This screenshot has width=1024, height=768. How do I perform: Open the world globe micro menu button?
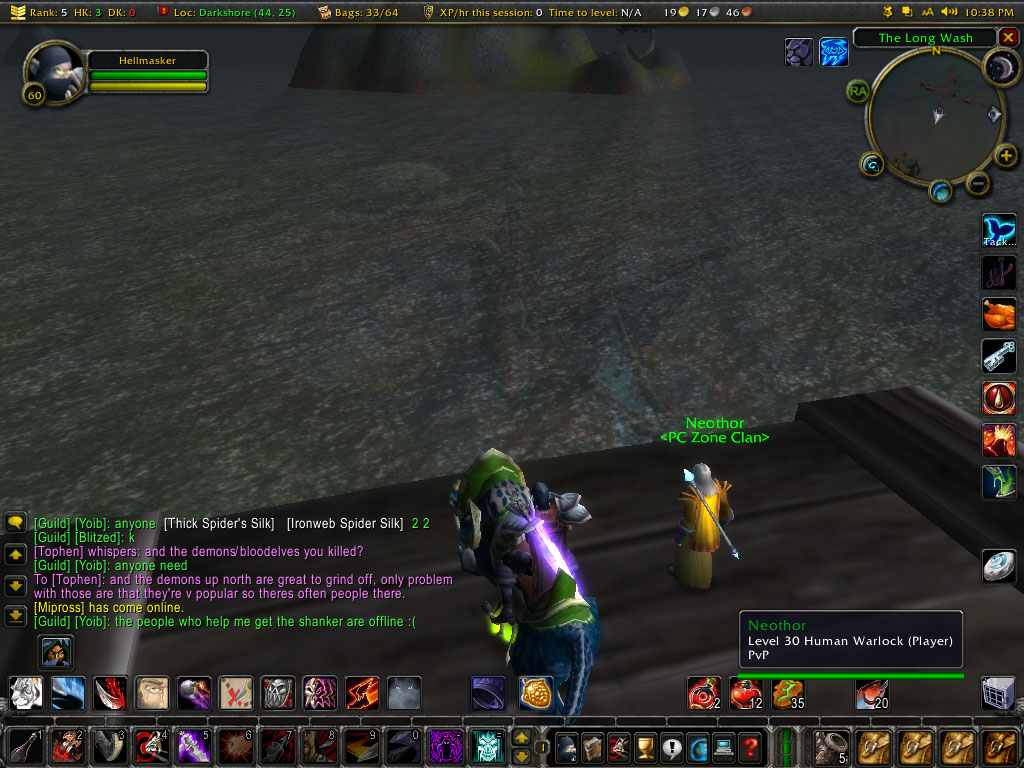(697, 746)
